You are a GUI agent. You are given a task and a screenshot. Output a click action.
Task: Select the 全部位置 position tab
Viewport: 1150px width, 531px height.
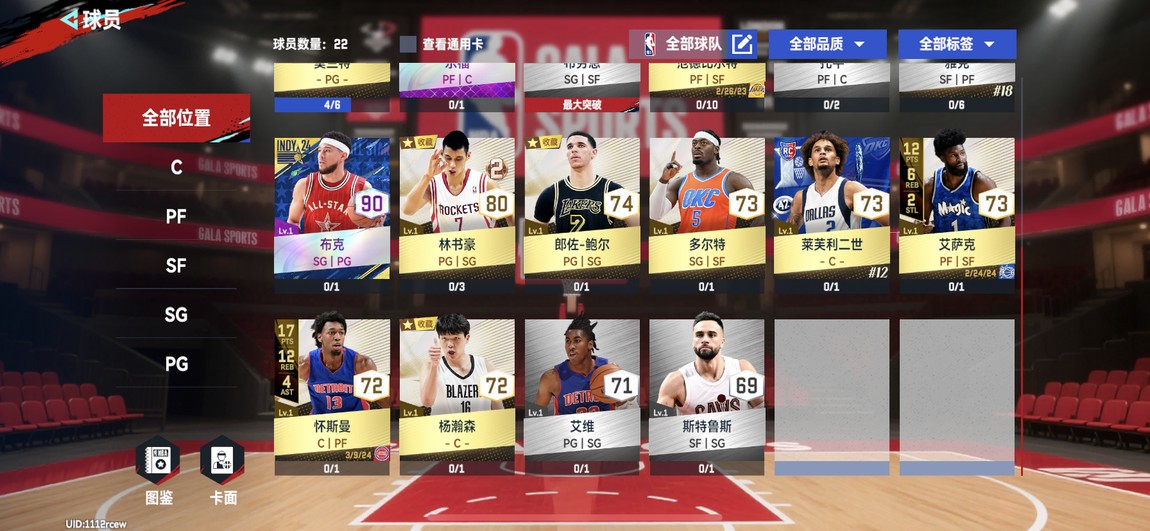[x=176, y=118]
